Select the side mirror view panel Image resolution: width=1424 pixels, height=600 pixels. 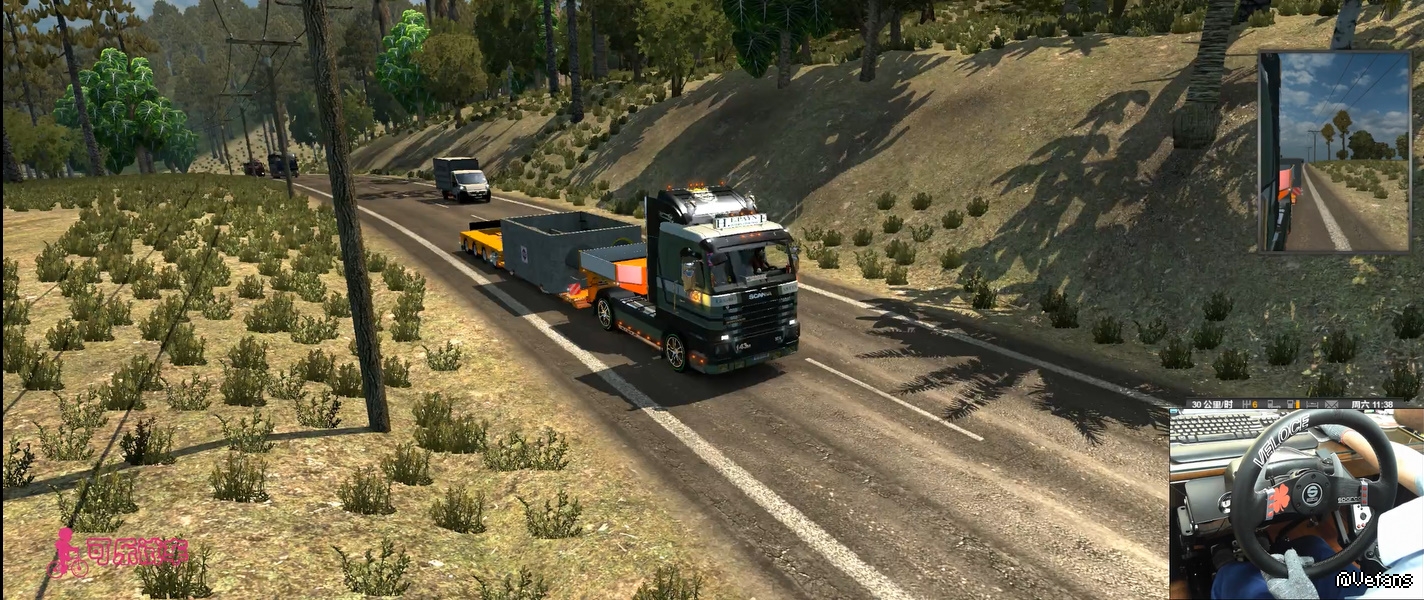tap(1333, 151)
